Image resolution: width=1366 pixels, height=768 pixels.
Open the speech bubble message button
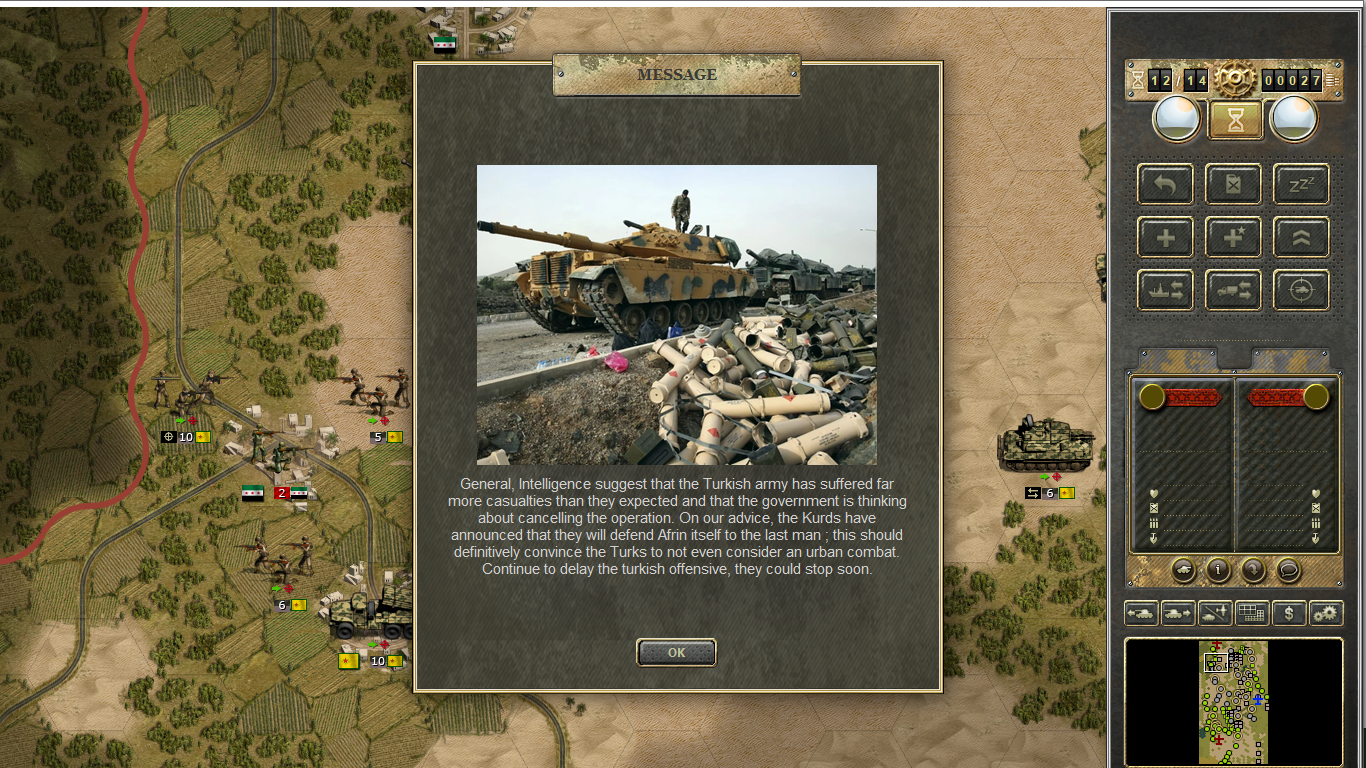point(1288,570)
